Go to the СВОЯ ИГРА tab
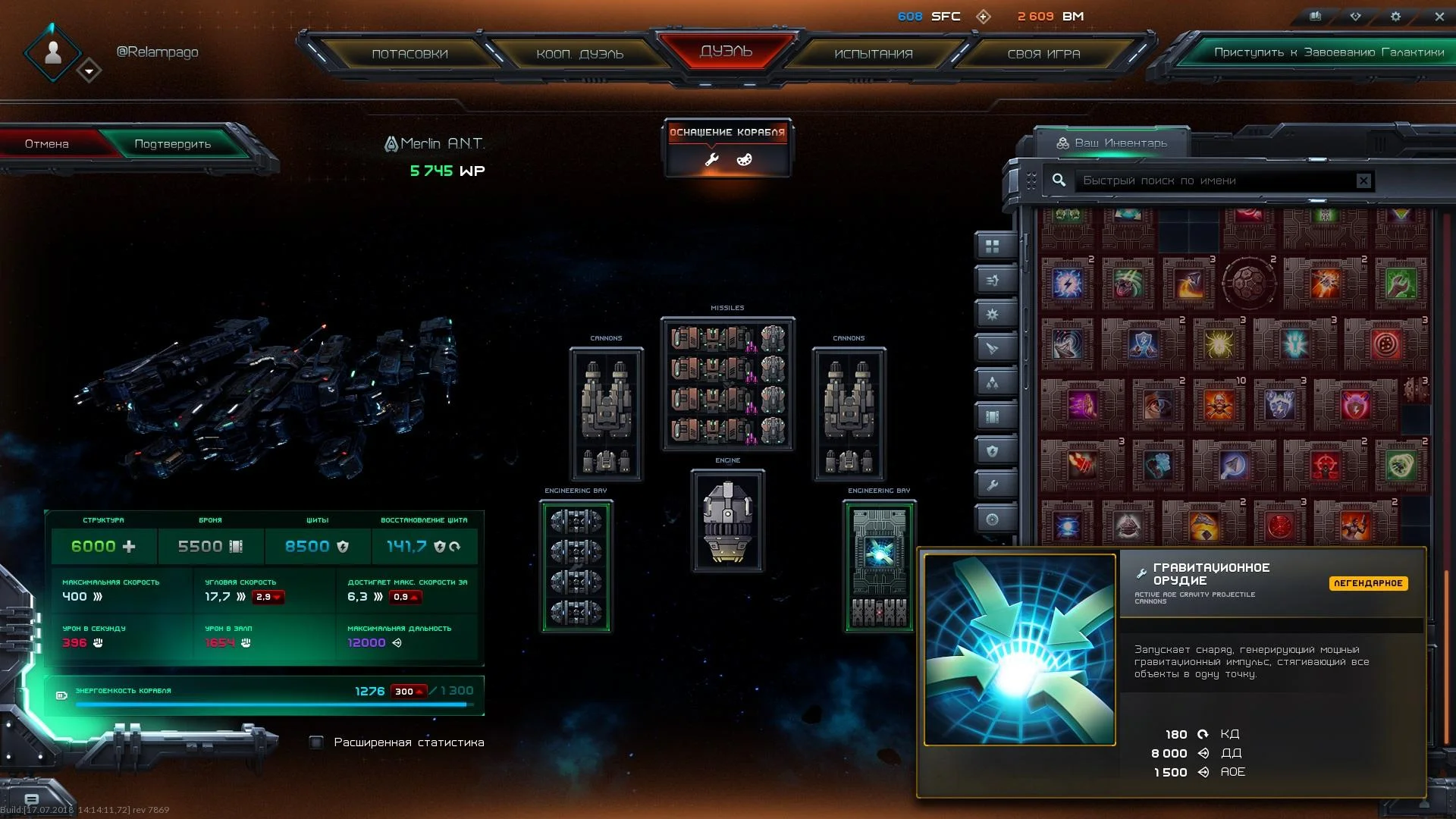This screenshot has height=819, width=1456. [x=1043, y=54]
